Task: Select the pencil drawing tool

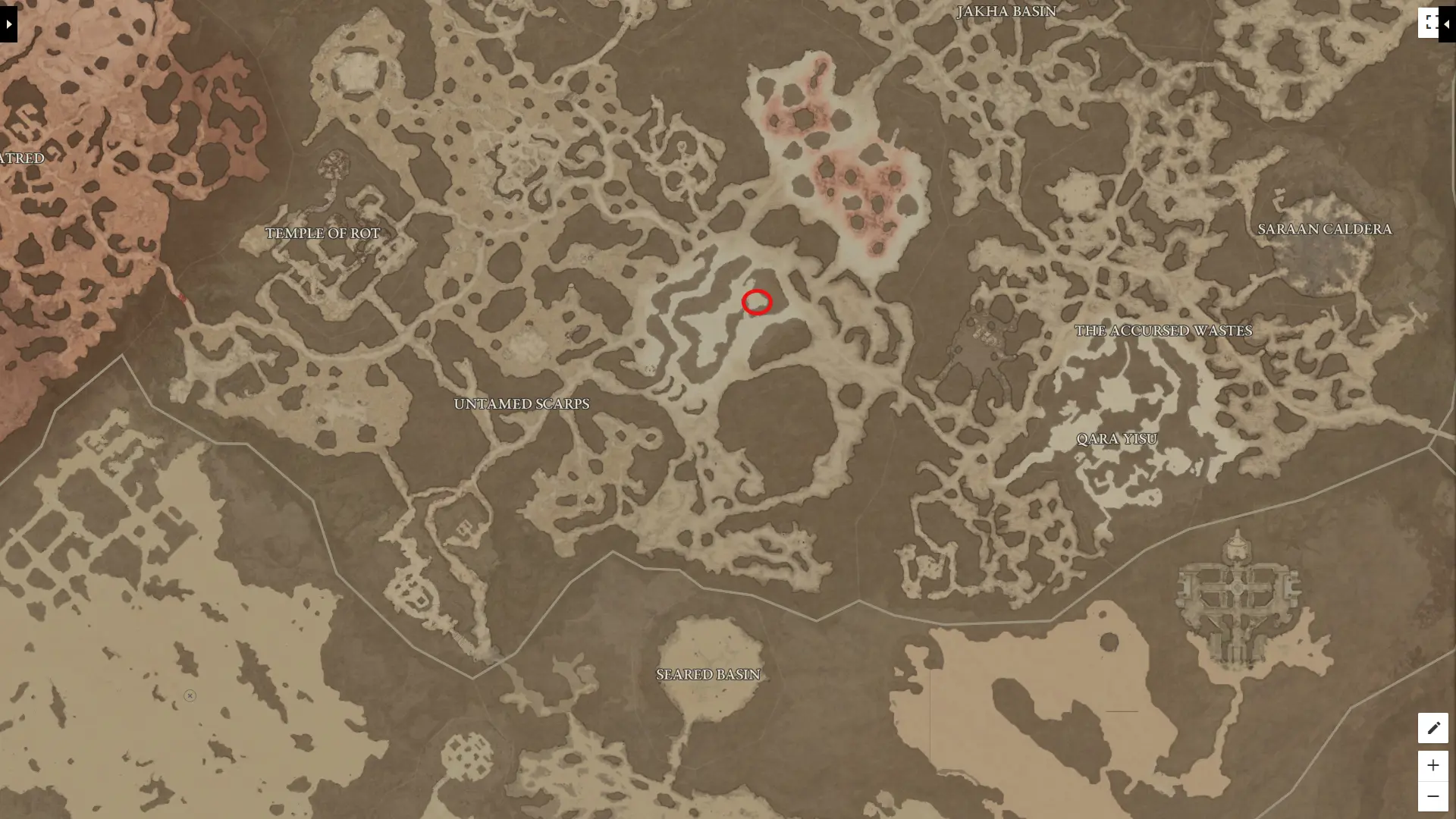Action: [x=1433, y=728]
